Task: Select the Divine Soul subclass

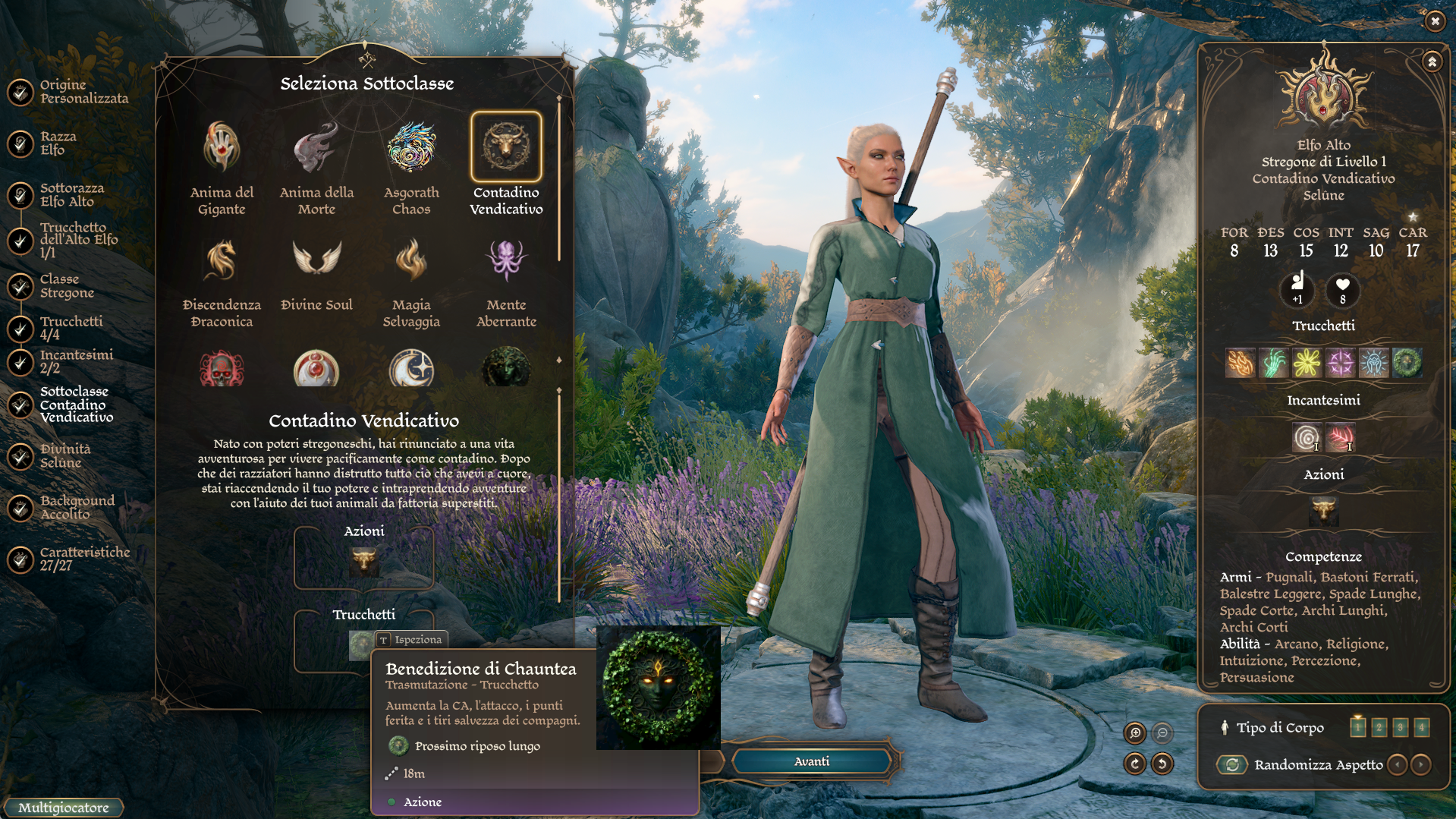Action: [x=316, y=260]
